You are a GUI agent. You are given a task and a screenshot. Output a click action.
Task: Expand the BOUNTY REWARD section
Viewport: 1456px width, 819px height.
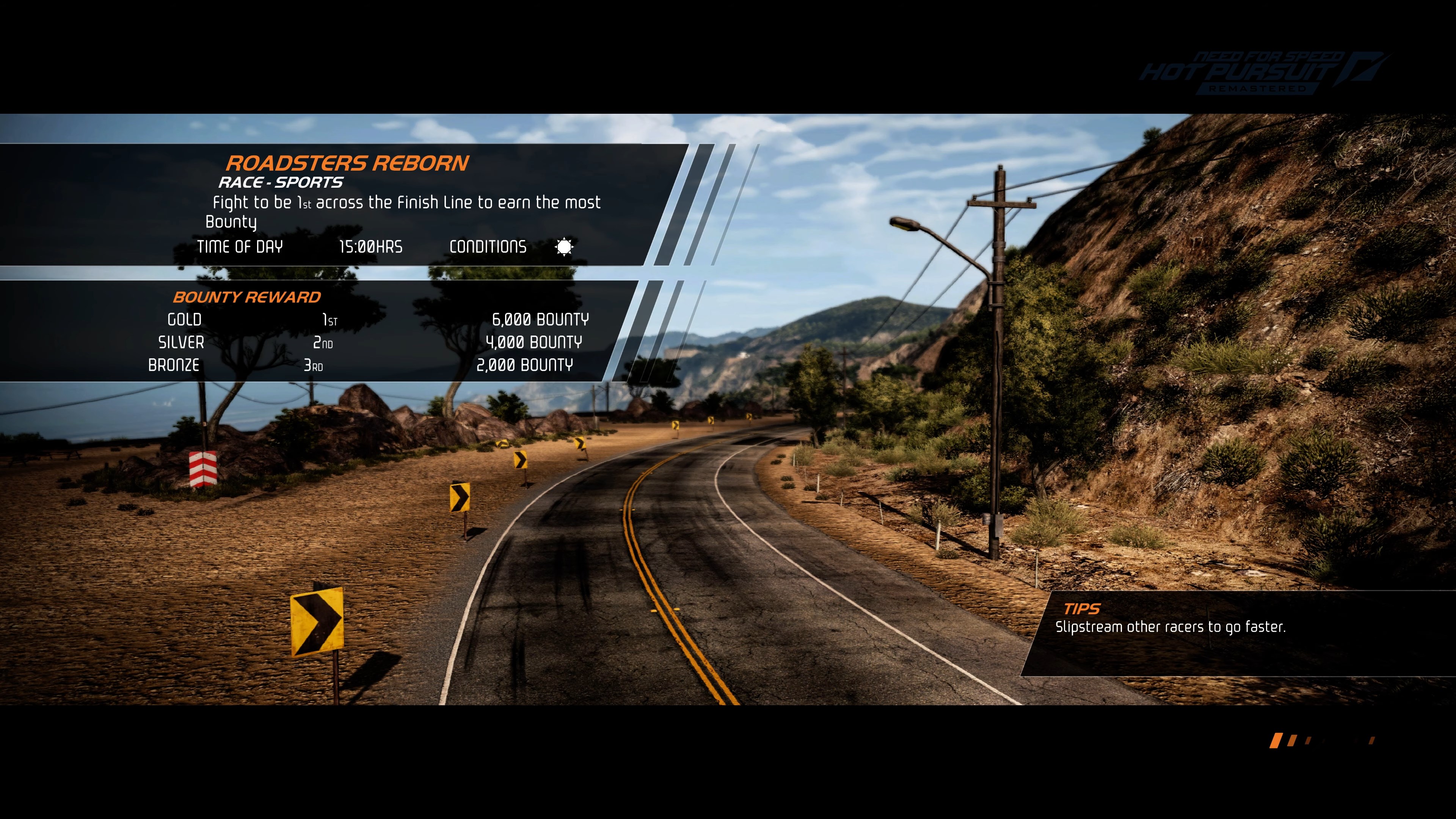pos(247,296)
